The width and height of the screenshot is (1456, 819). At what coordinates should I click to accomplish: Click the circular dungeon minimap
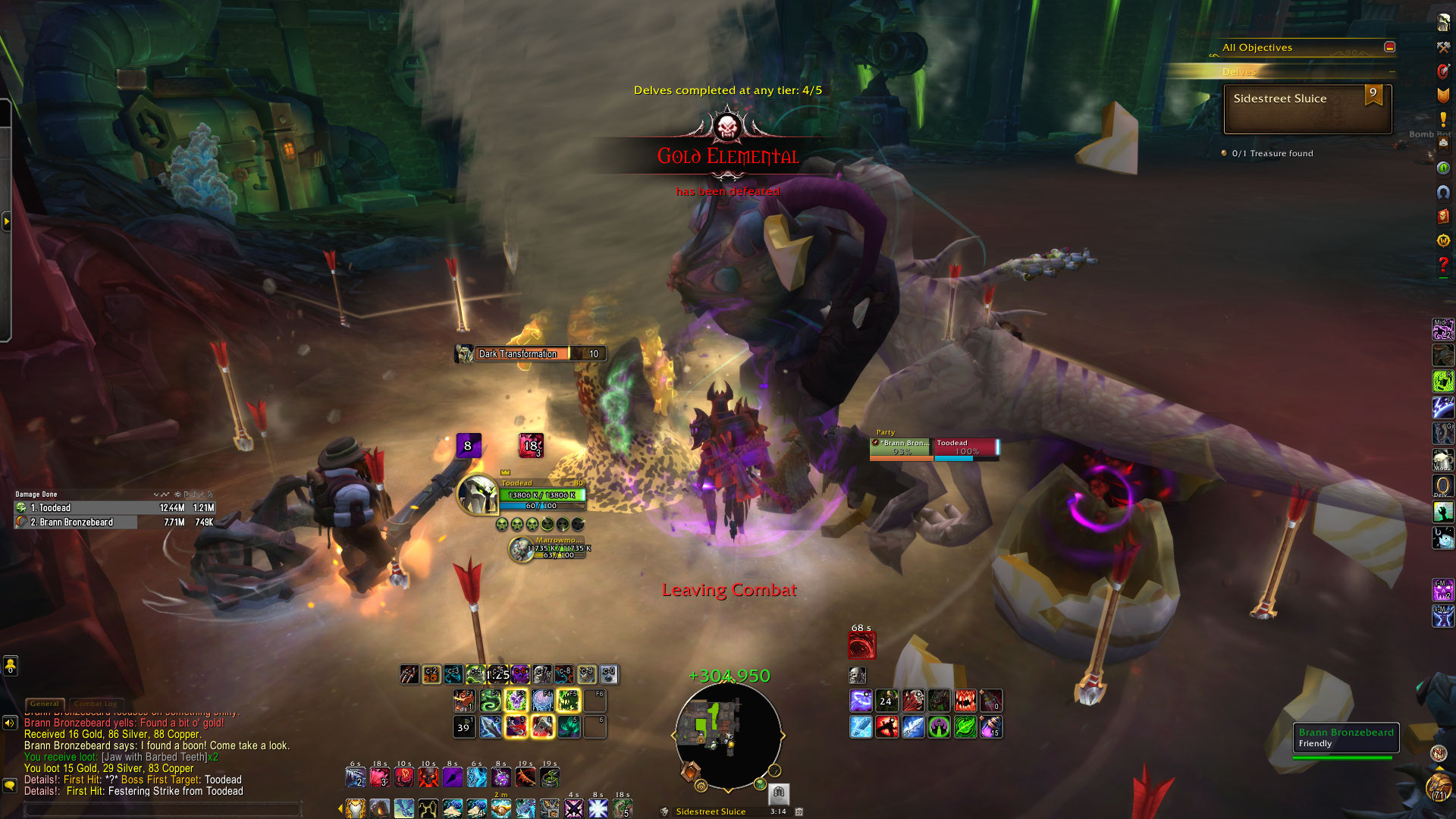(727, 736)
